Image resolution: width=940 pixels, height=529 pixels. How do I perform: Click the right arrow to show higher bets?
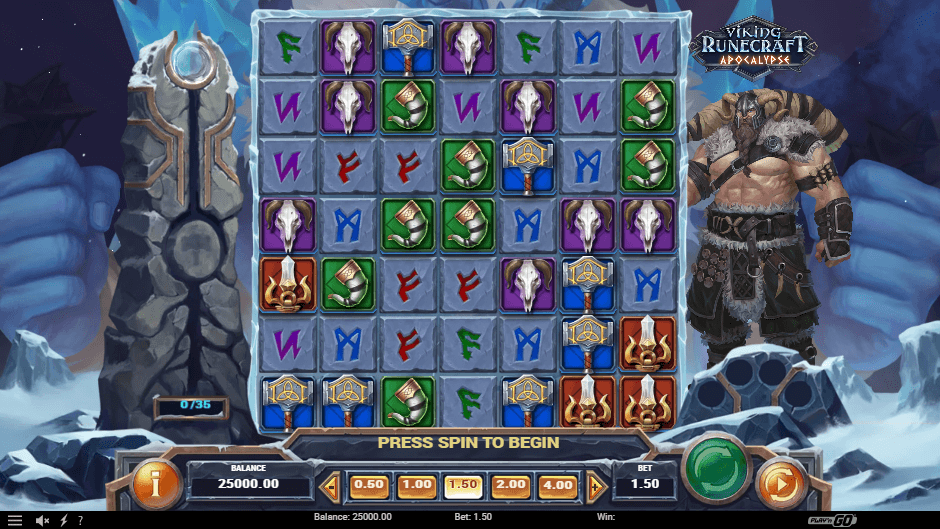(x=594, y=487)
